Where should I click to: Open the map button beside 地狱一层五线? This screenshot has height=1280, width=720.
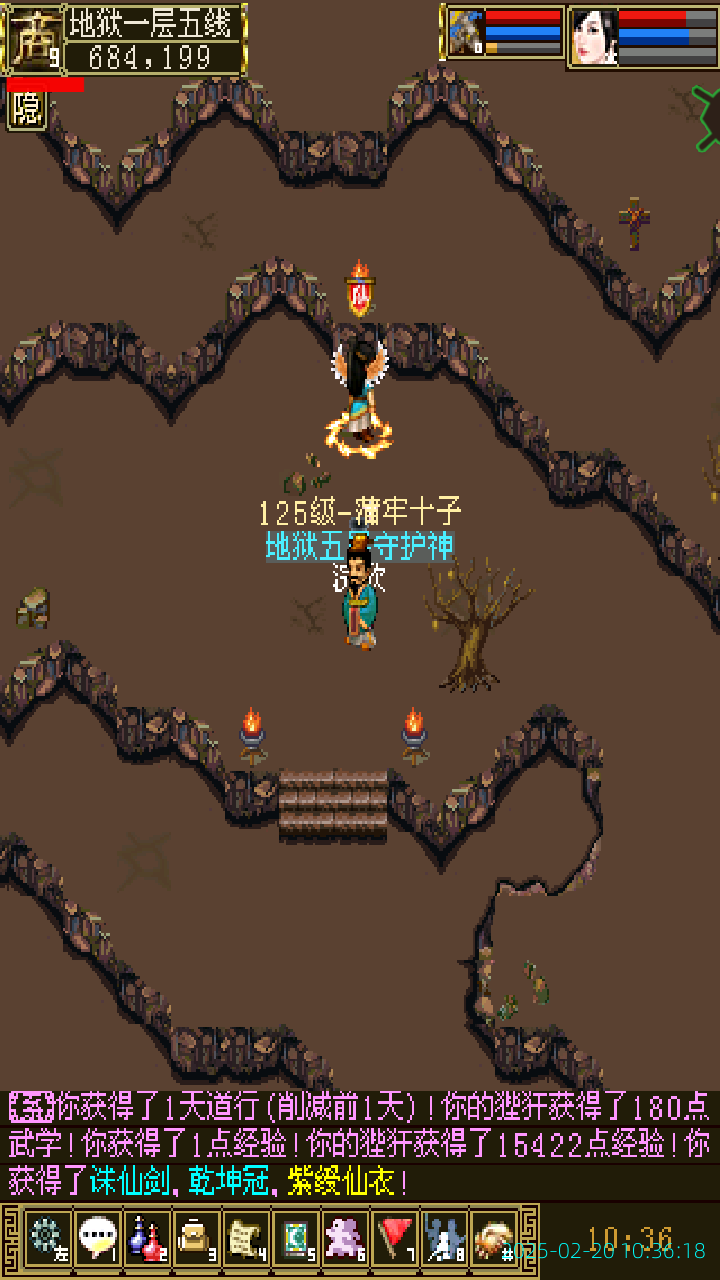[x=33, y=39]
